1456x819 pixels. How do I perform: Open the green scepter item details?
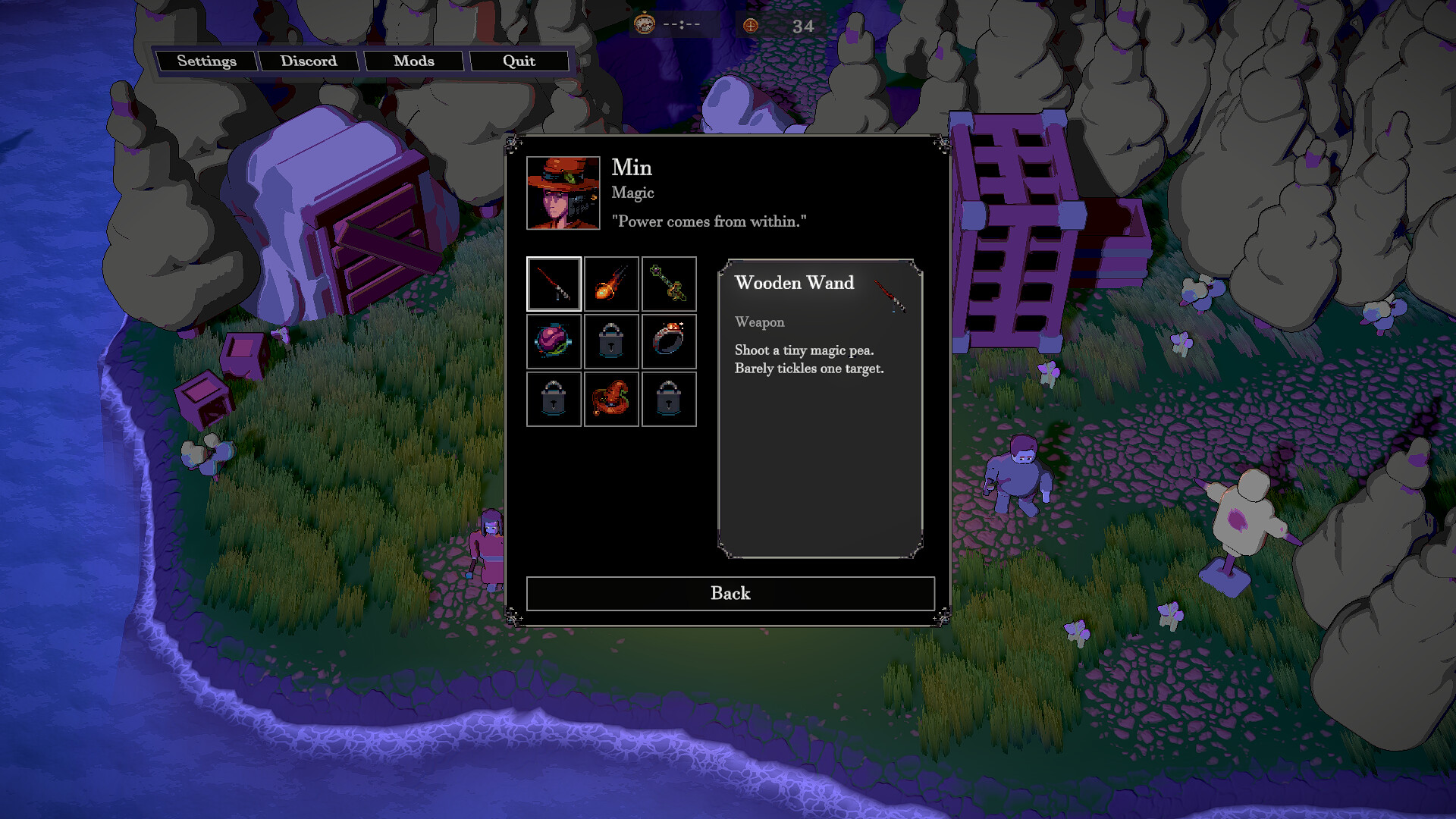669,284
